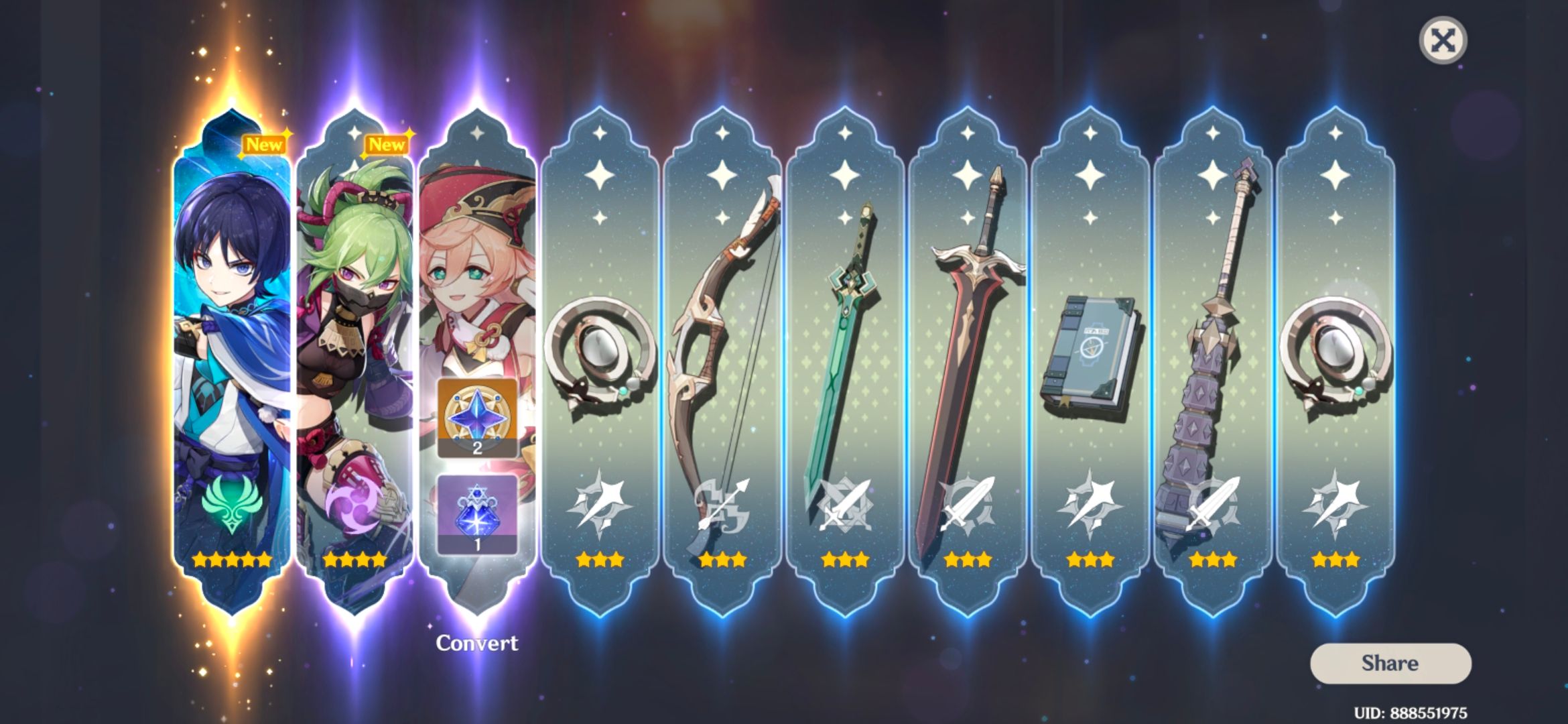Click the New badge on Wanderer's card

264,143
